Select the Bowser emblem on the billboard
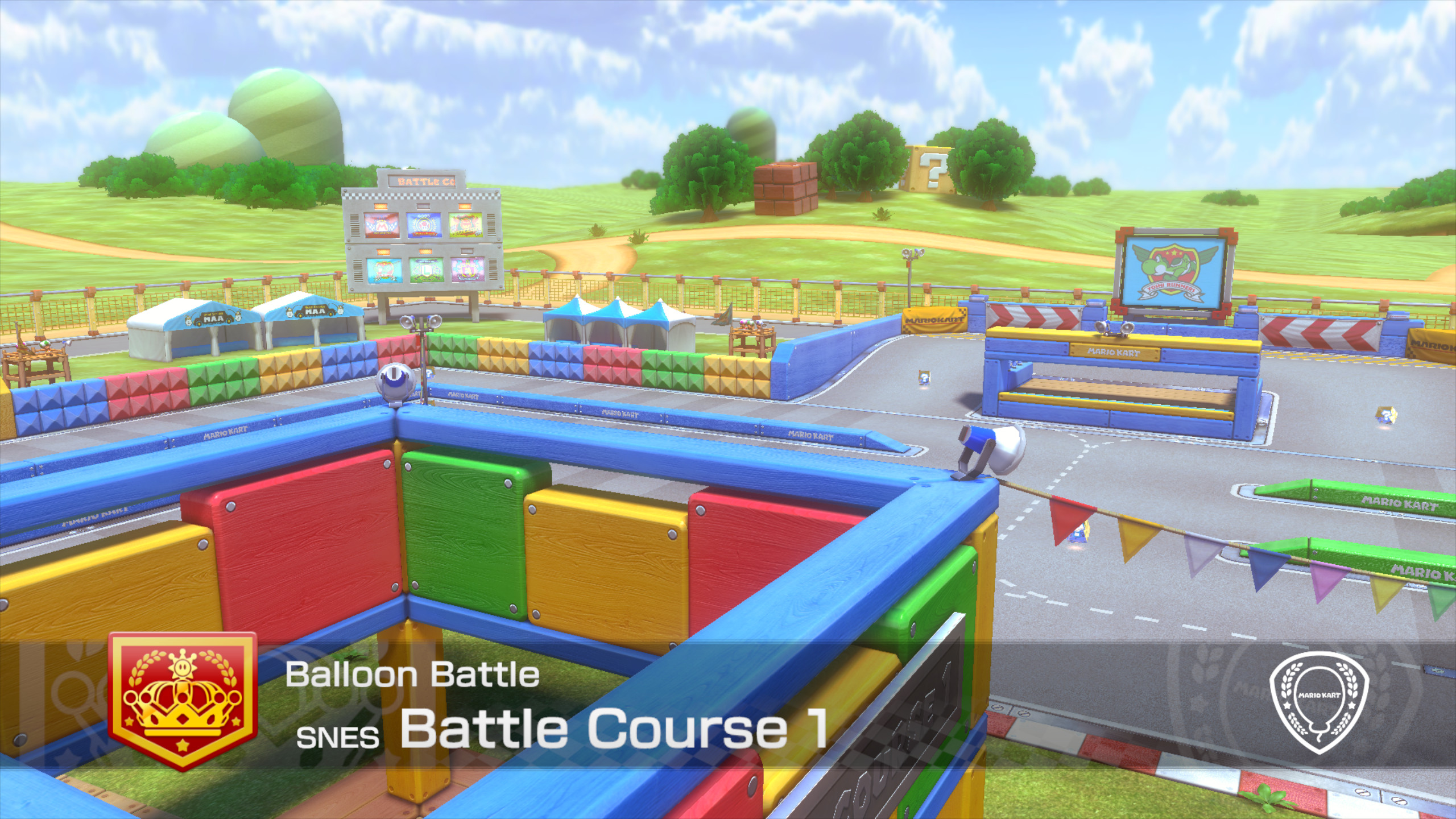 [465, 224]
